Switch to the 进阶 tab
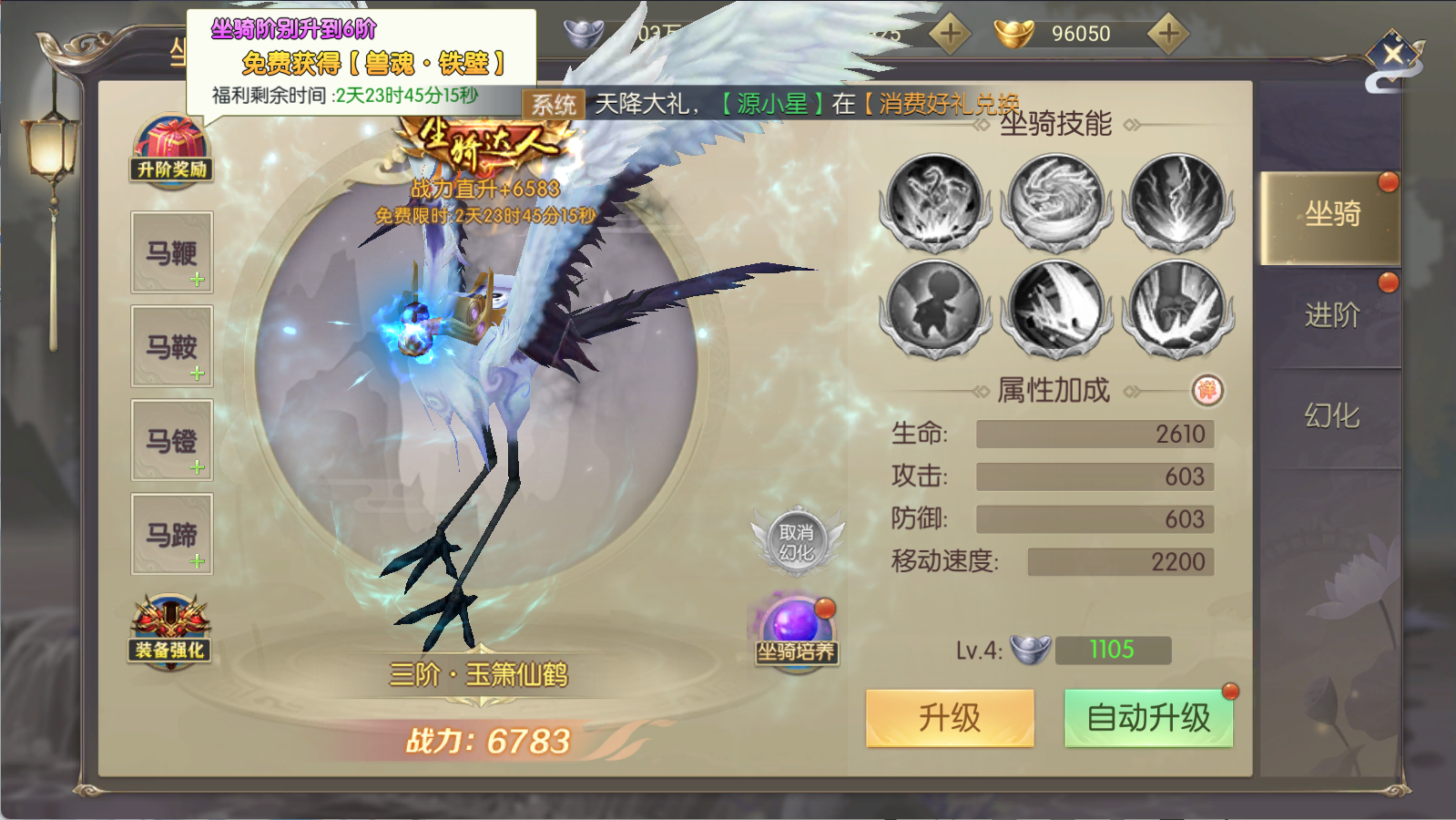 pos(1332,316)
